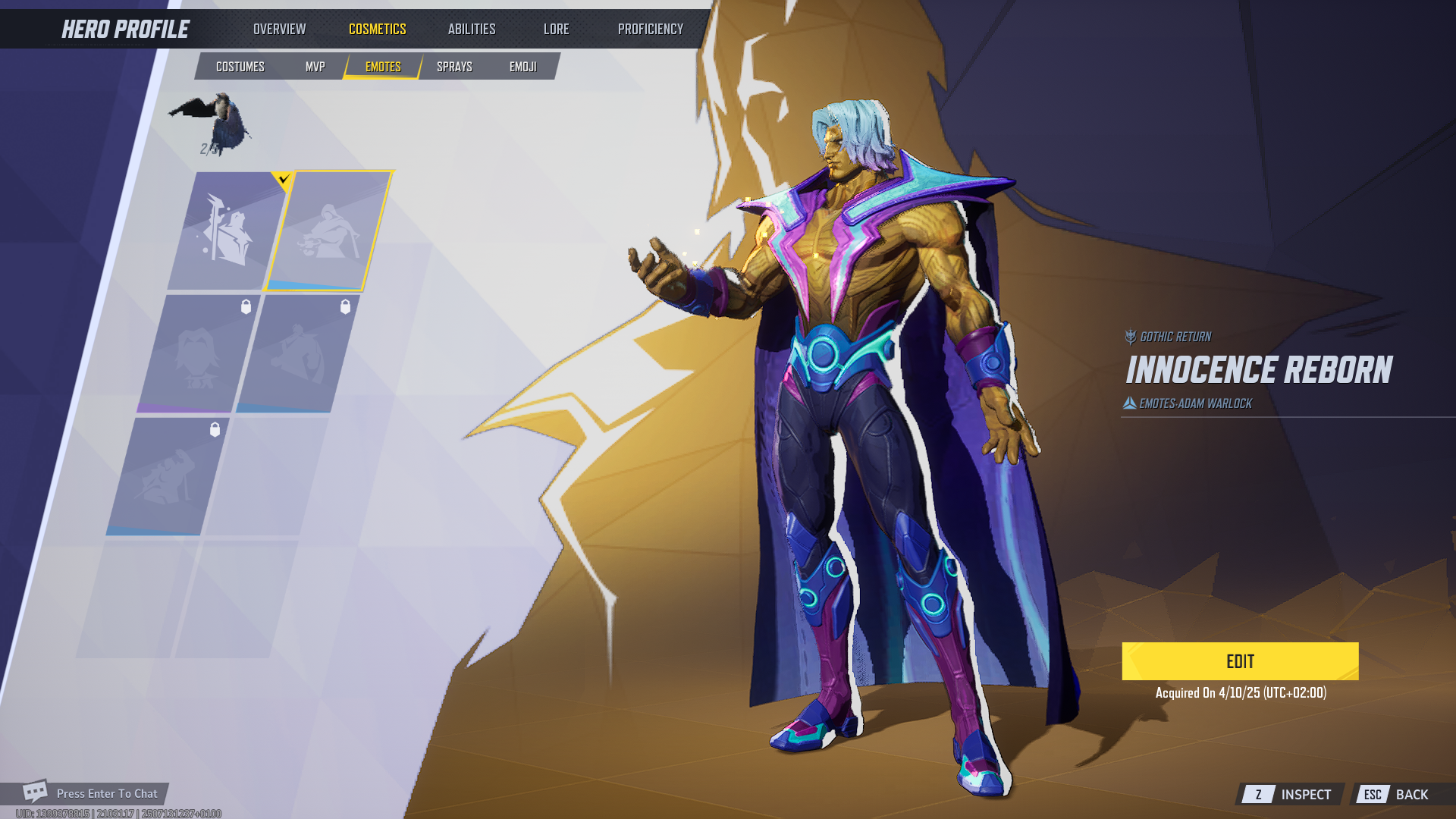Open the Overview tab
This screenshot has width=1456, height=819.
tap(279, 29)
